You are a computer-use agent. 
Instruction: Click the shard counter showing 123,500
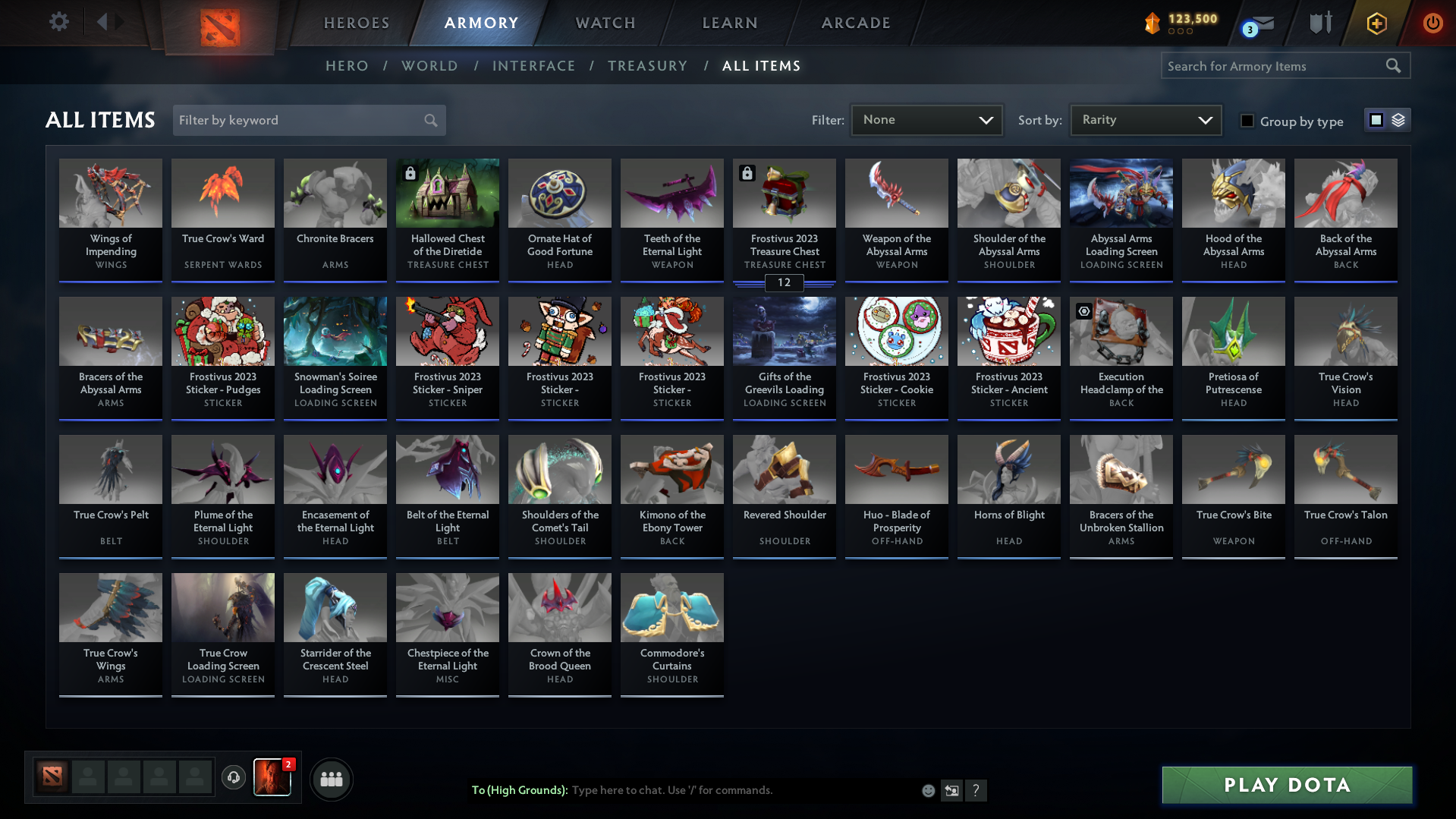coord(1181,20)
